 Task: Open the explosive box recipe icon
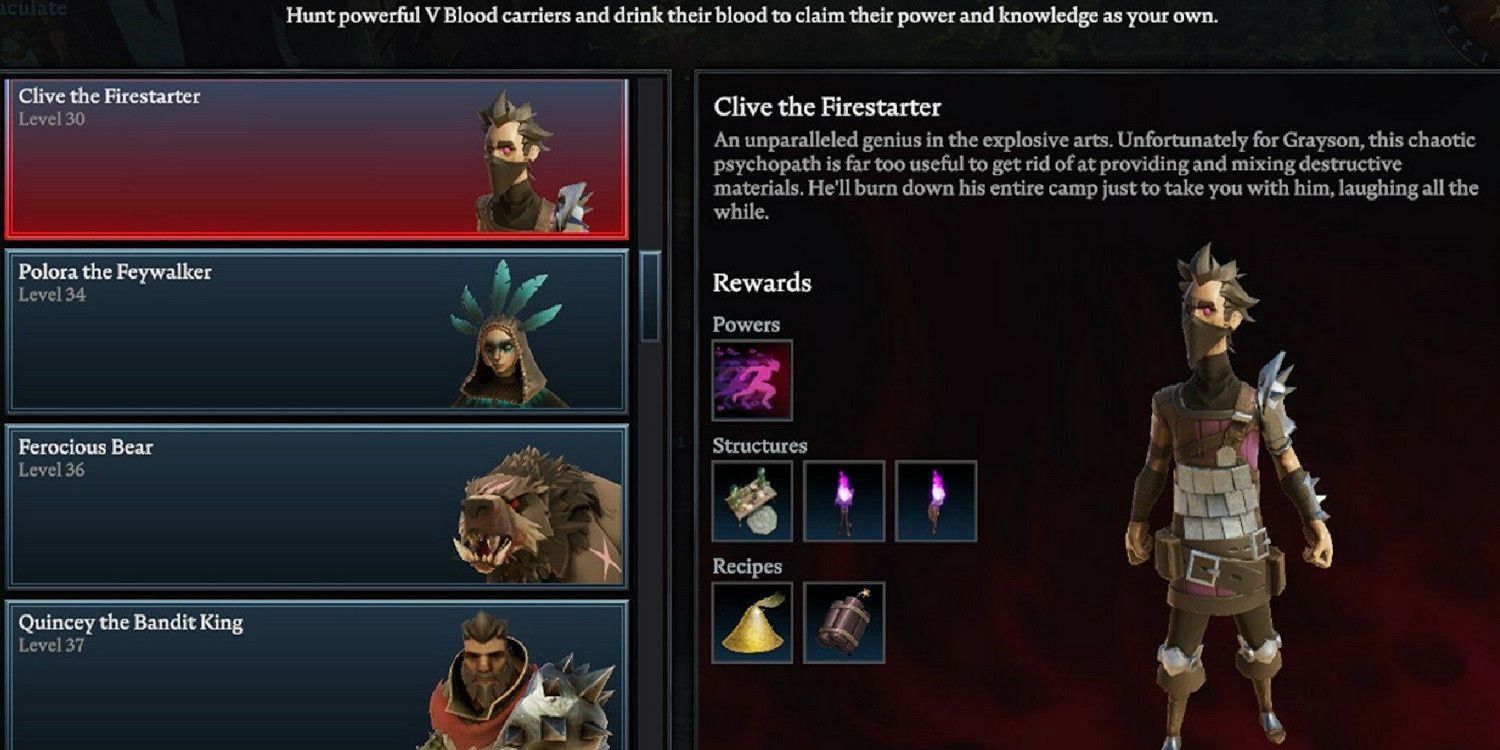click(843, 627)
